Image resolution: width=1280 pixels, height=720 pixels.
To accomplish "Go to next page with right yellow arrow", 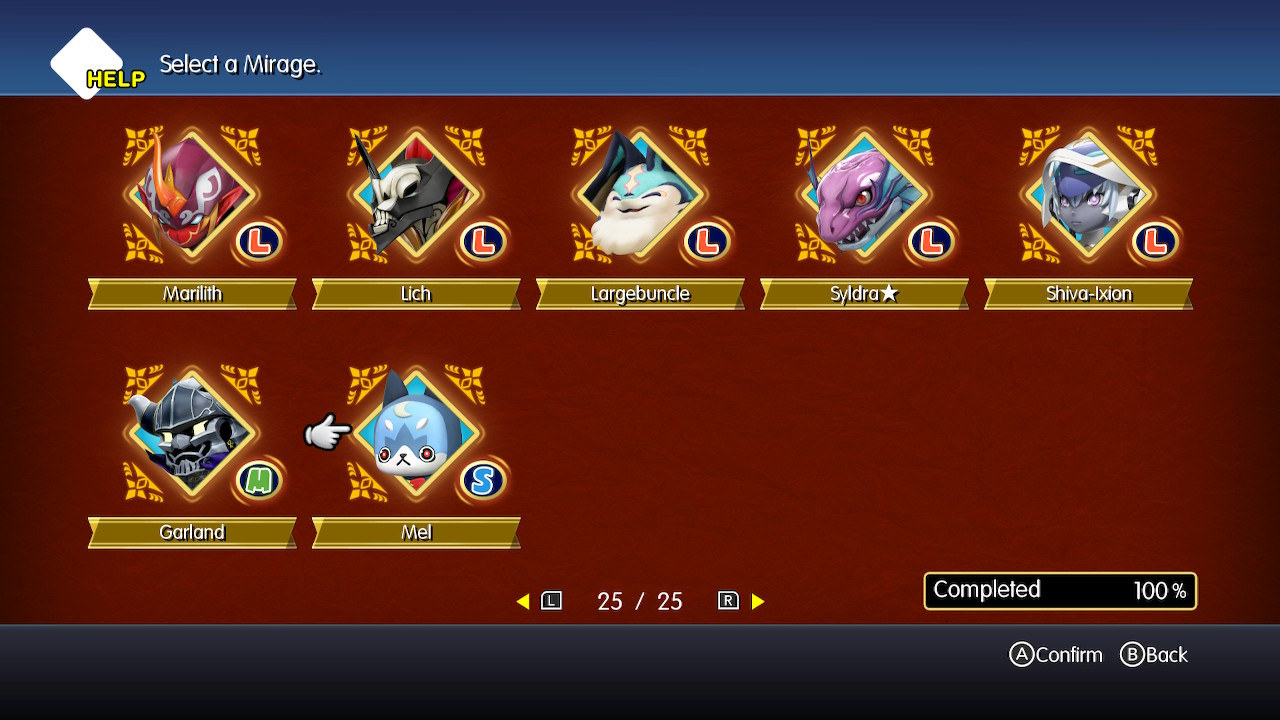I will [x=757, y=601].
